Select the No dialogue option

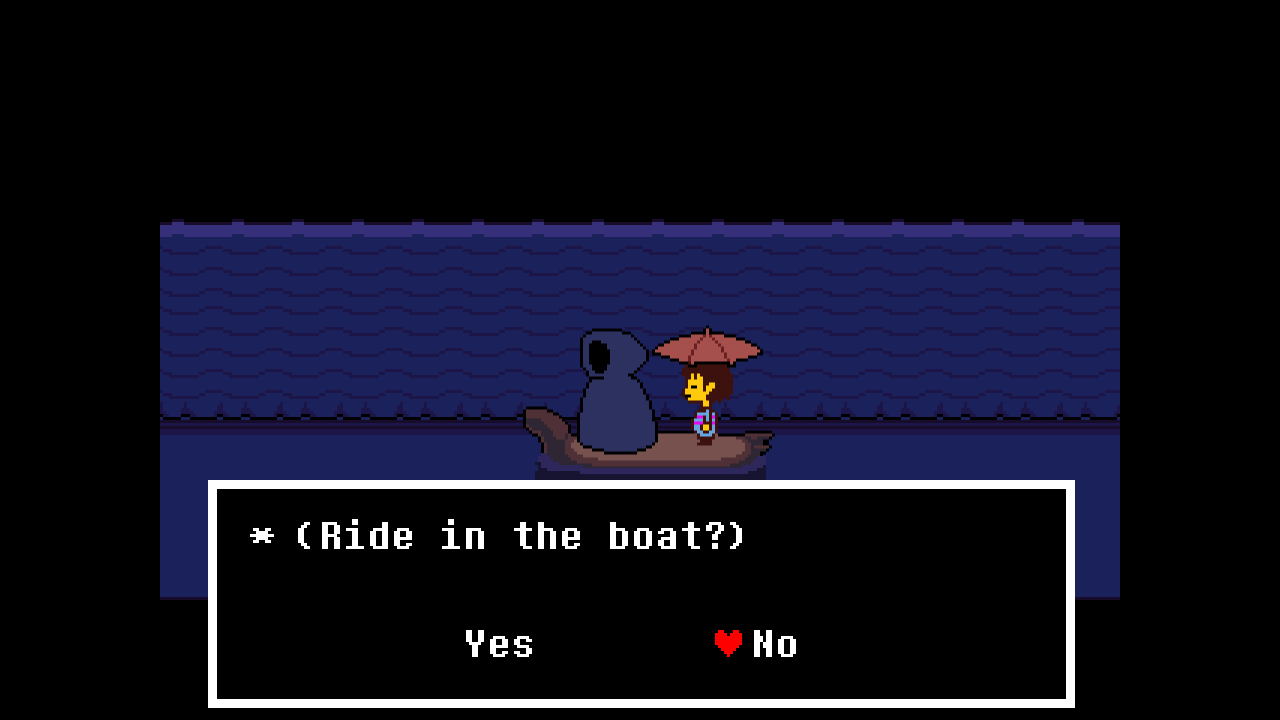point(774,644)
